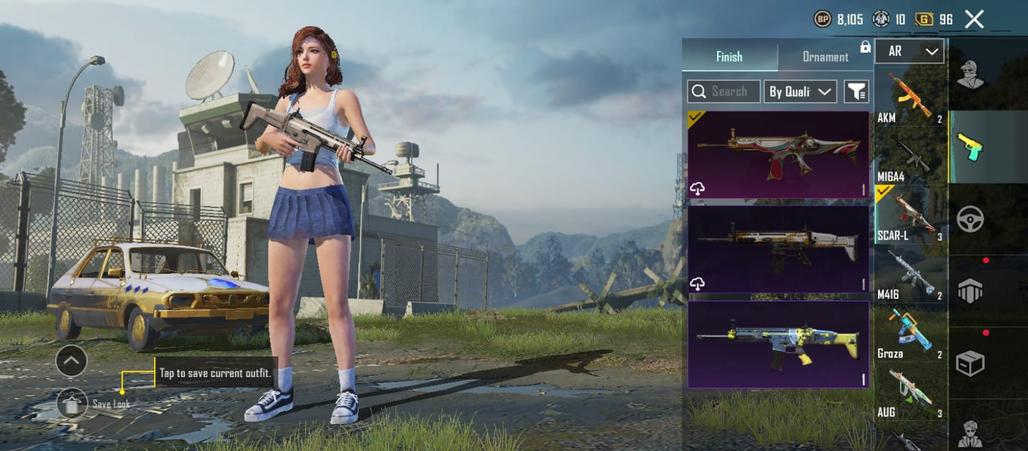The image size is (1028, 451).
Task: Select the M416 weapon entry
Action: pyautogui.click(x=910, y=275)
